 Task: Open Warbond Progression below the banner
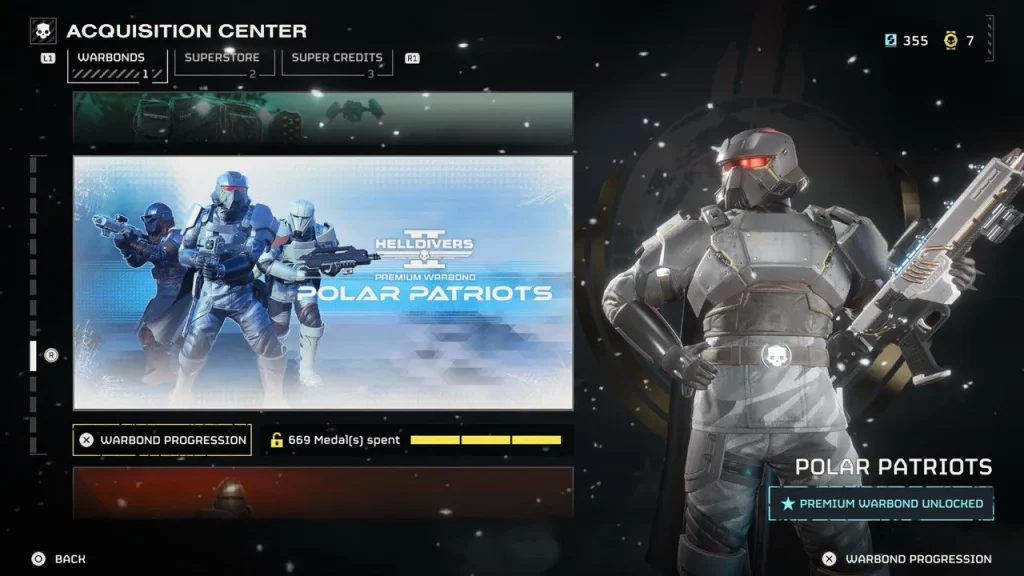pyautogui.click(x=162, y=440)
